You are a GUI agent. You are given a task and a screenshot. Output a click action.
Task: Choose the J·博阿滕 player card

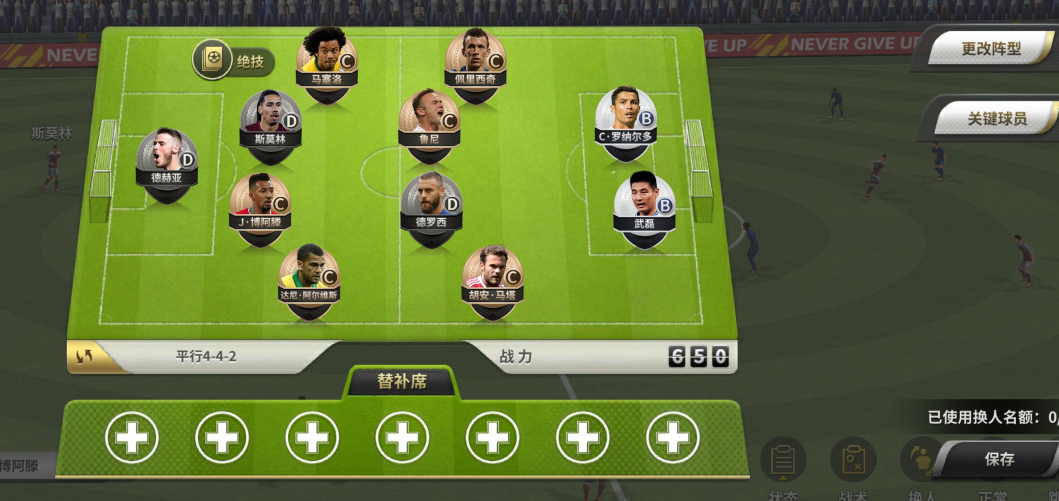(259, 203)
